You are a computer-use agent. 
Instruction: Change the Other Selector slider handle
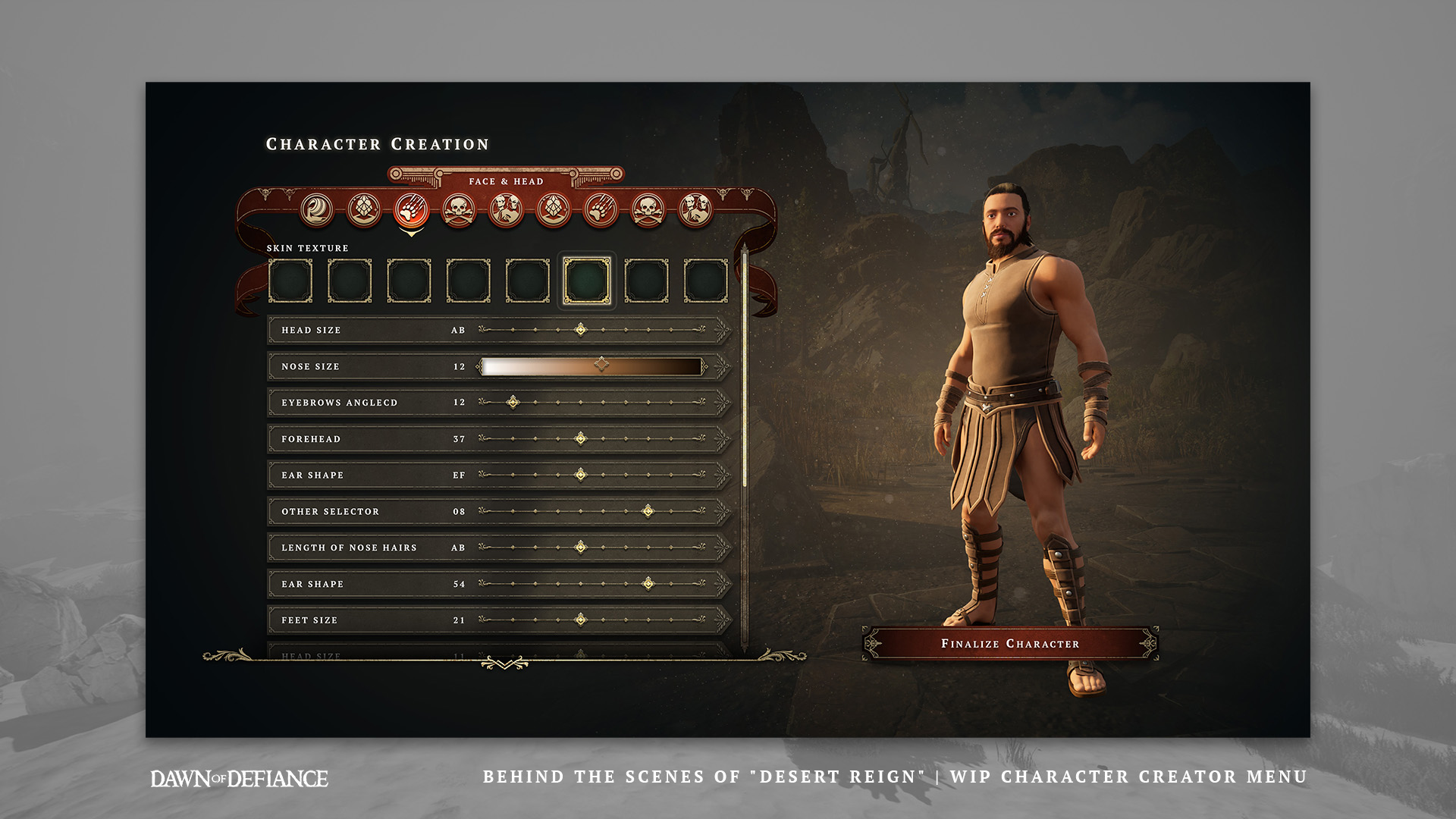[648, 512]
